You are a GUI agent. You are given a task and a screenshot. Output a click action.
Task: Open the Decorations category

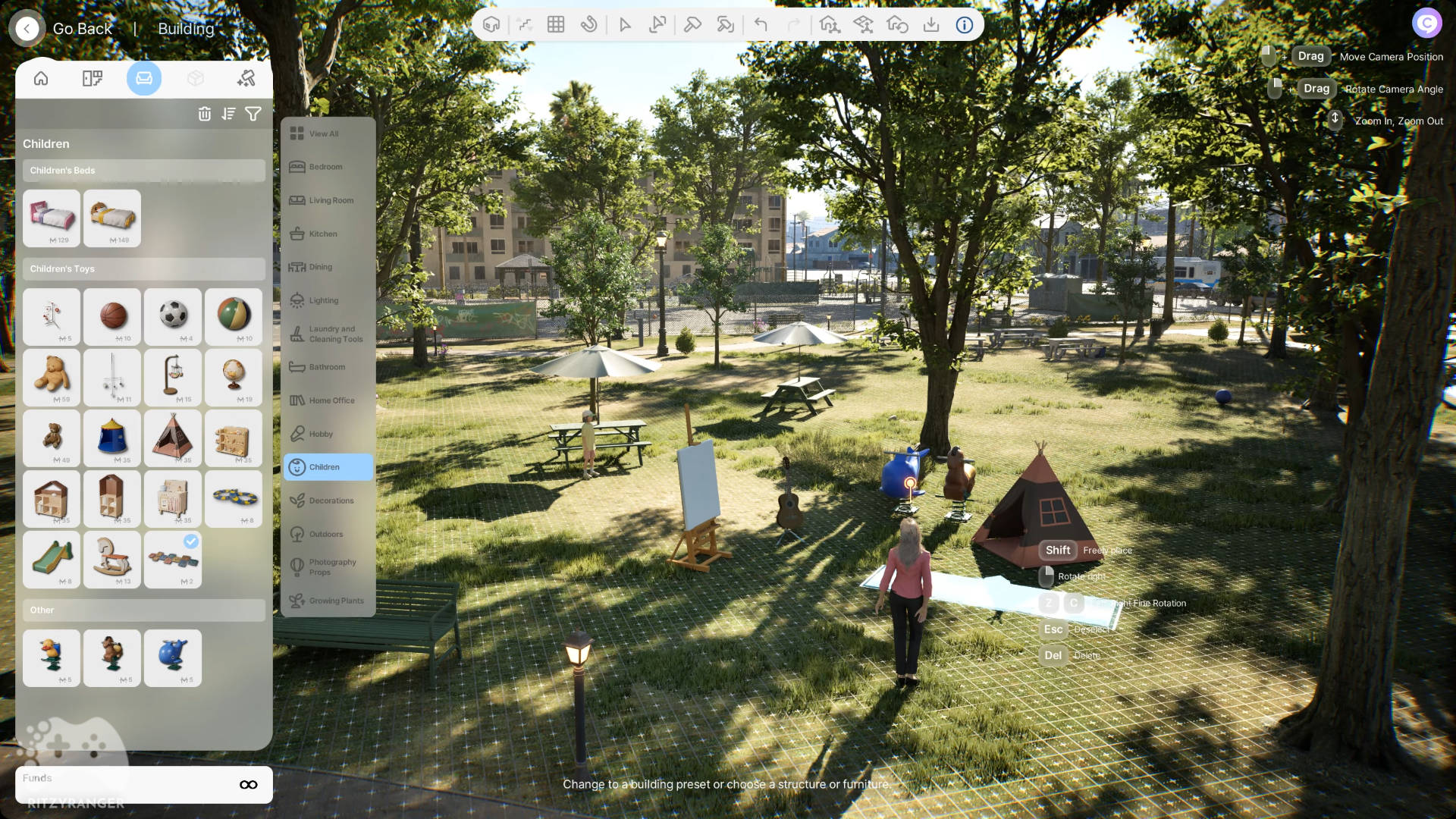(331, 500)
